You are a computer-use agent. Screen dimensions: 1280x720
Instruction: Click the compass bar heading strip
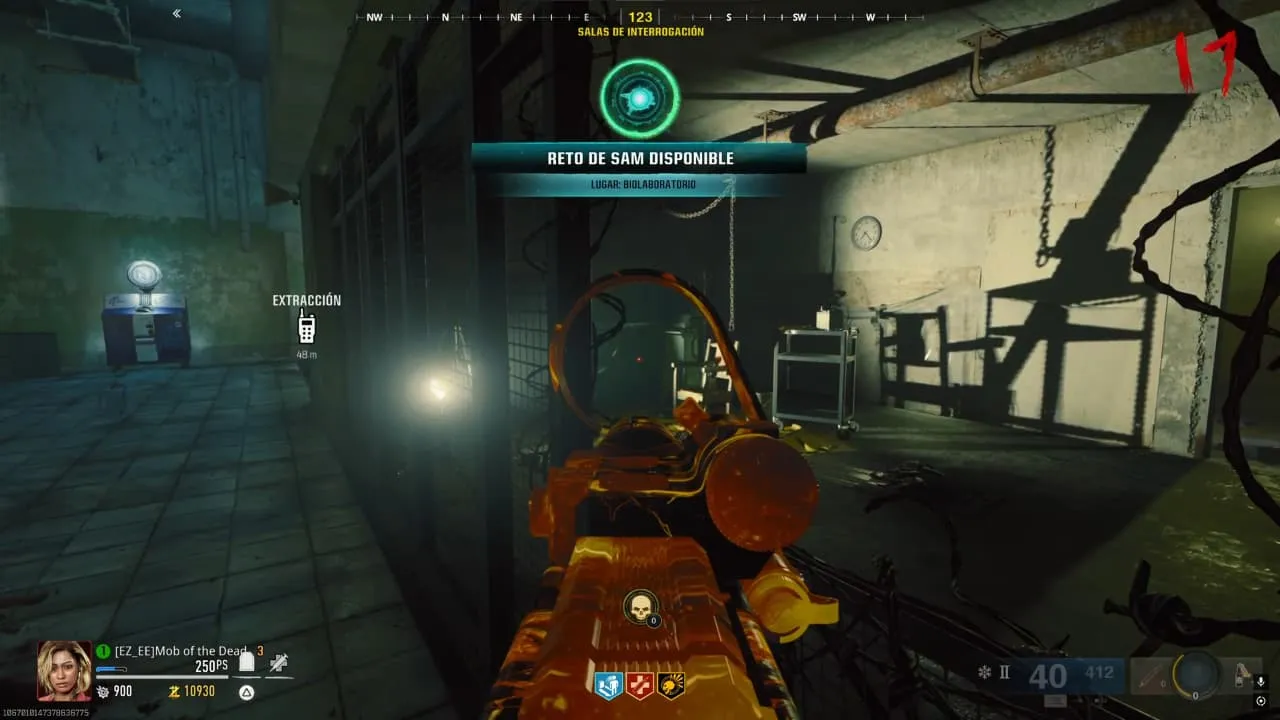[640, 17]
